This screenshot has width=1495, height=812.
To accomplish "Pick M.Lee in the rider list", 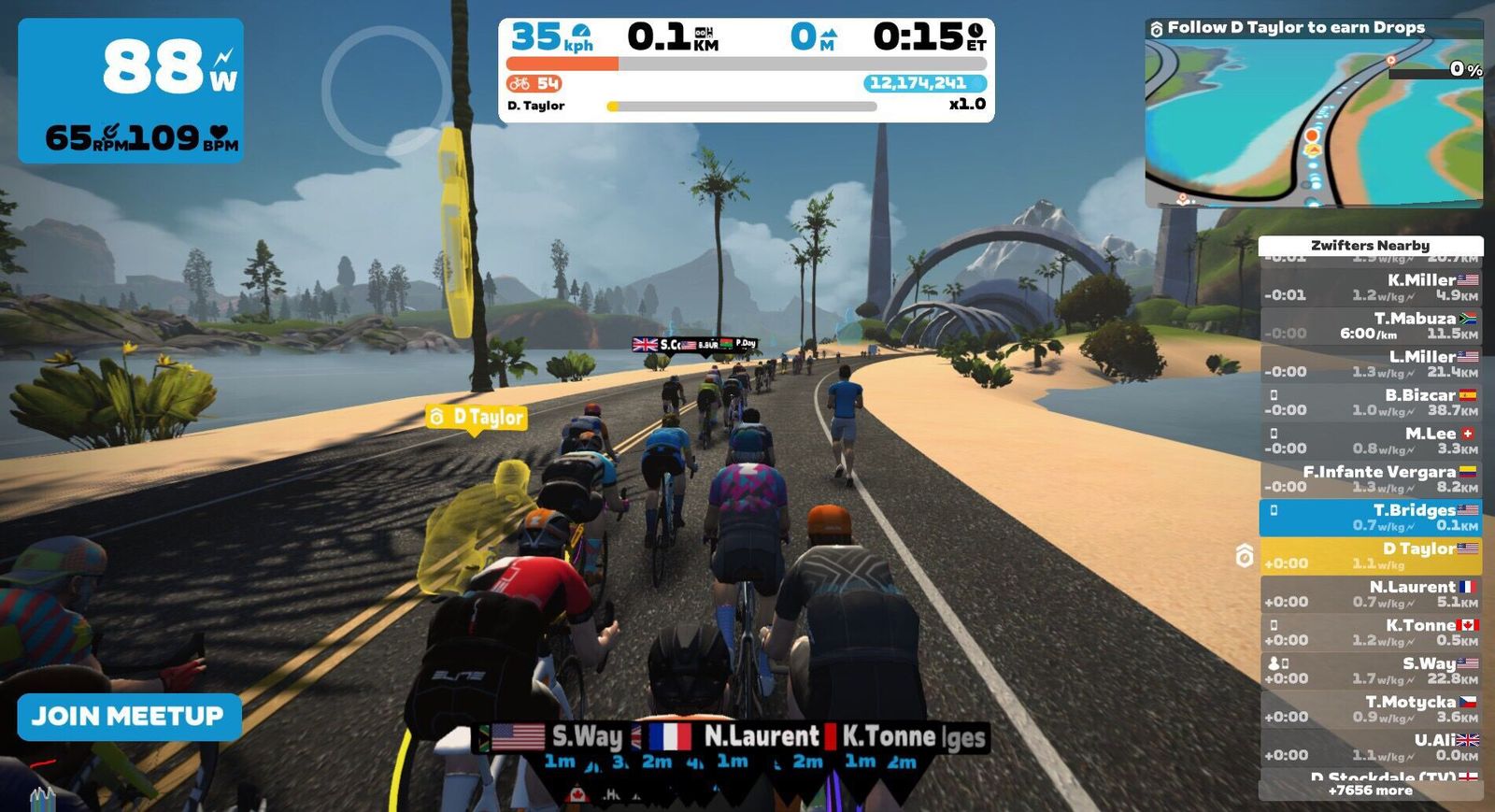I will tap(1370, 440).
